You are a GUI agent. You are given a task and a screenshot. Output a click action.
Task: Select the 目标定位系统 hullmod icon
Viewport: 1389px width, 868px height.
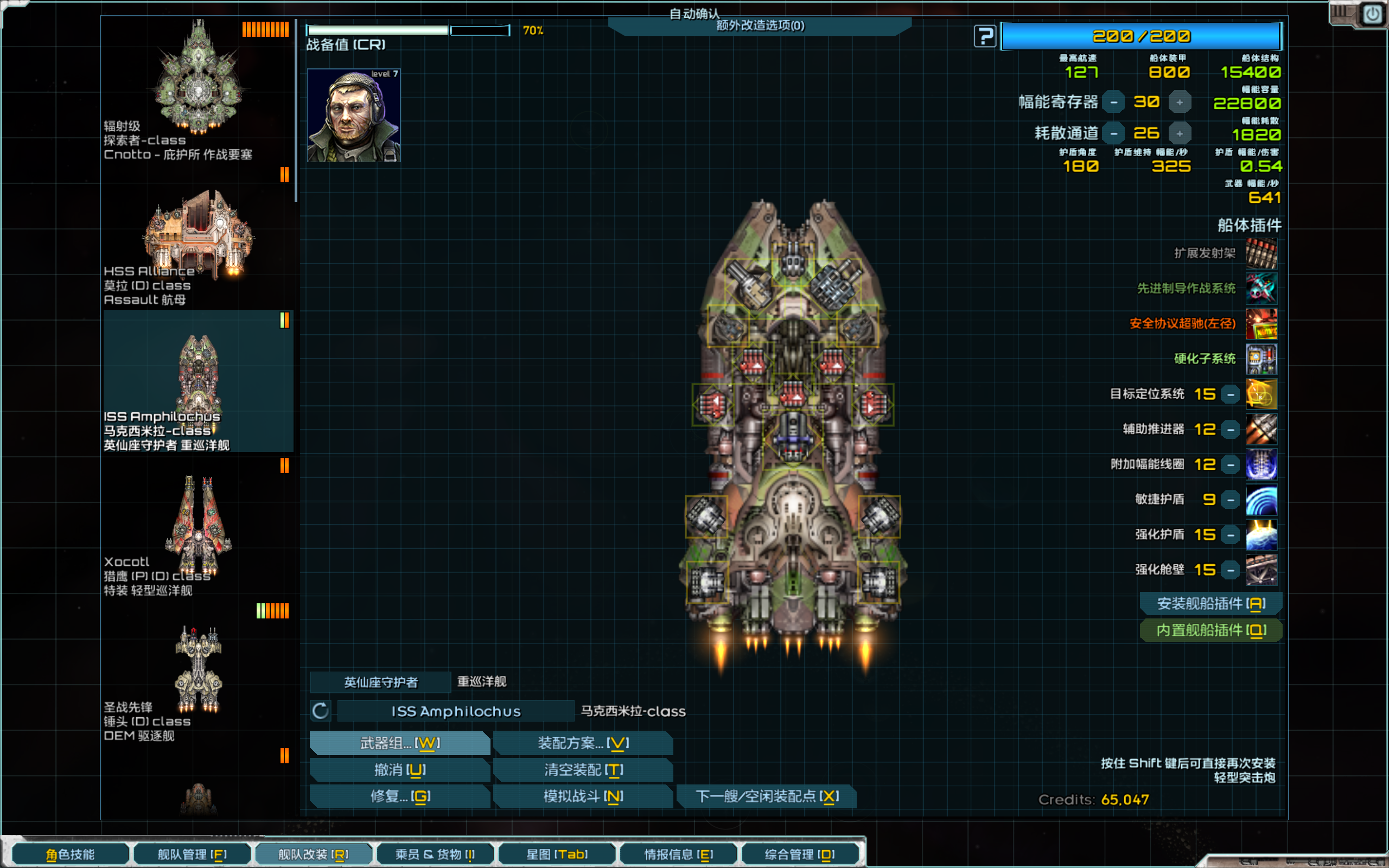(x=1261, y=394)
